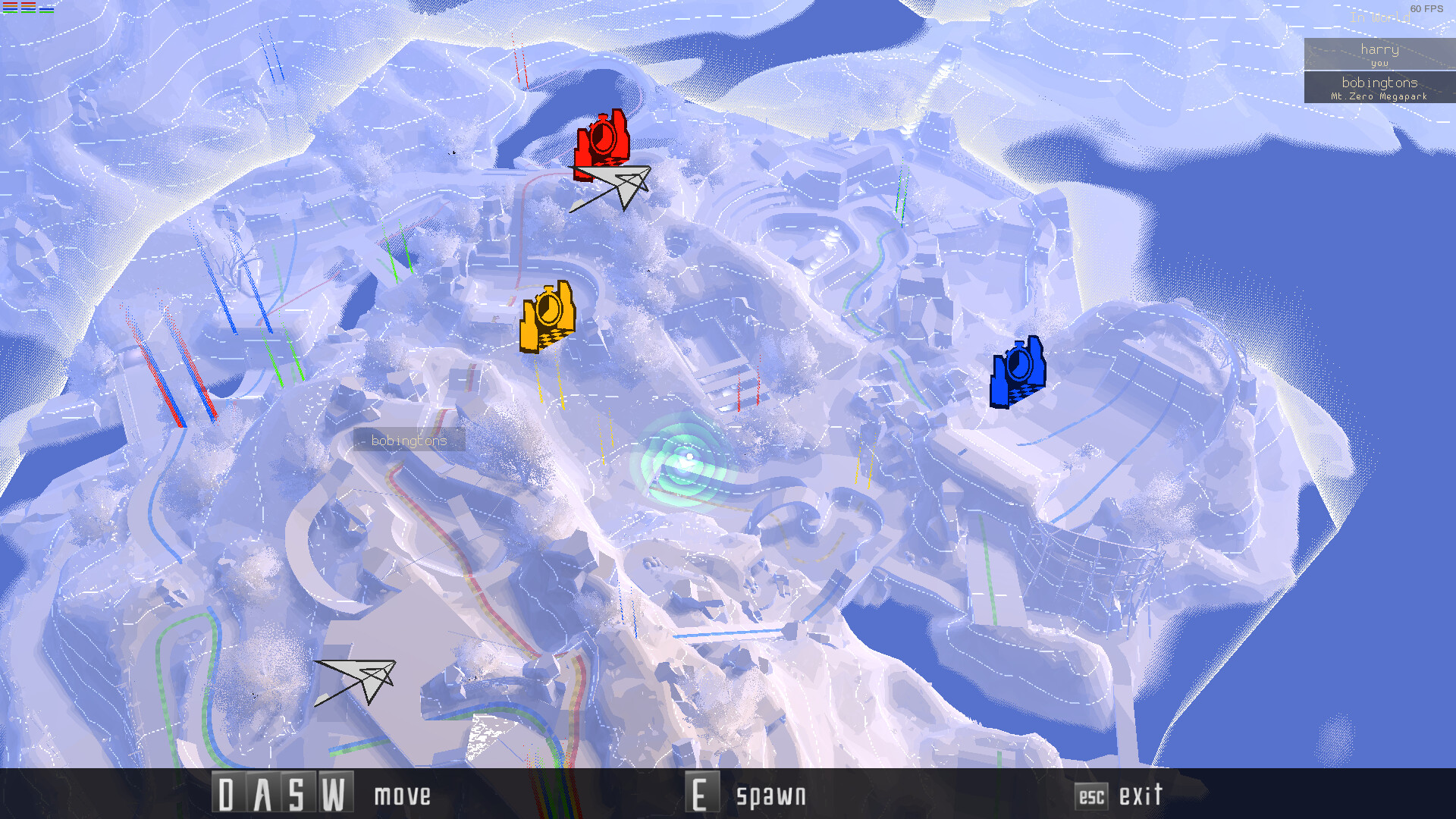Click the esc key icon next to exit
The image size is (1456, 819).
coord(1092,797)
